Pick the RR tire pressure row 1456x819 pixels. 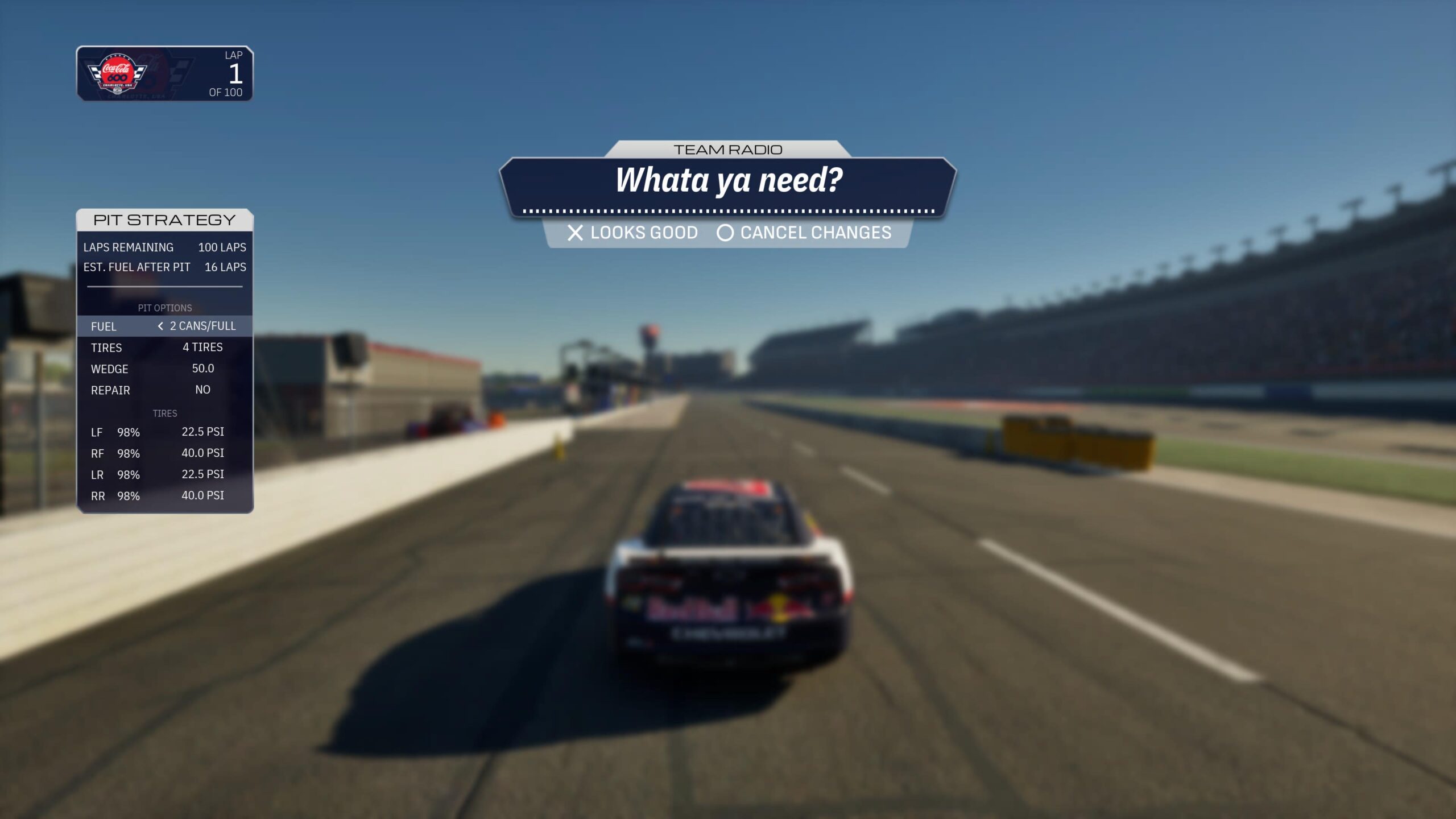[x=164, y=496]
